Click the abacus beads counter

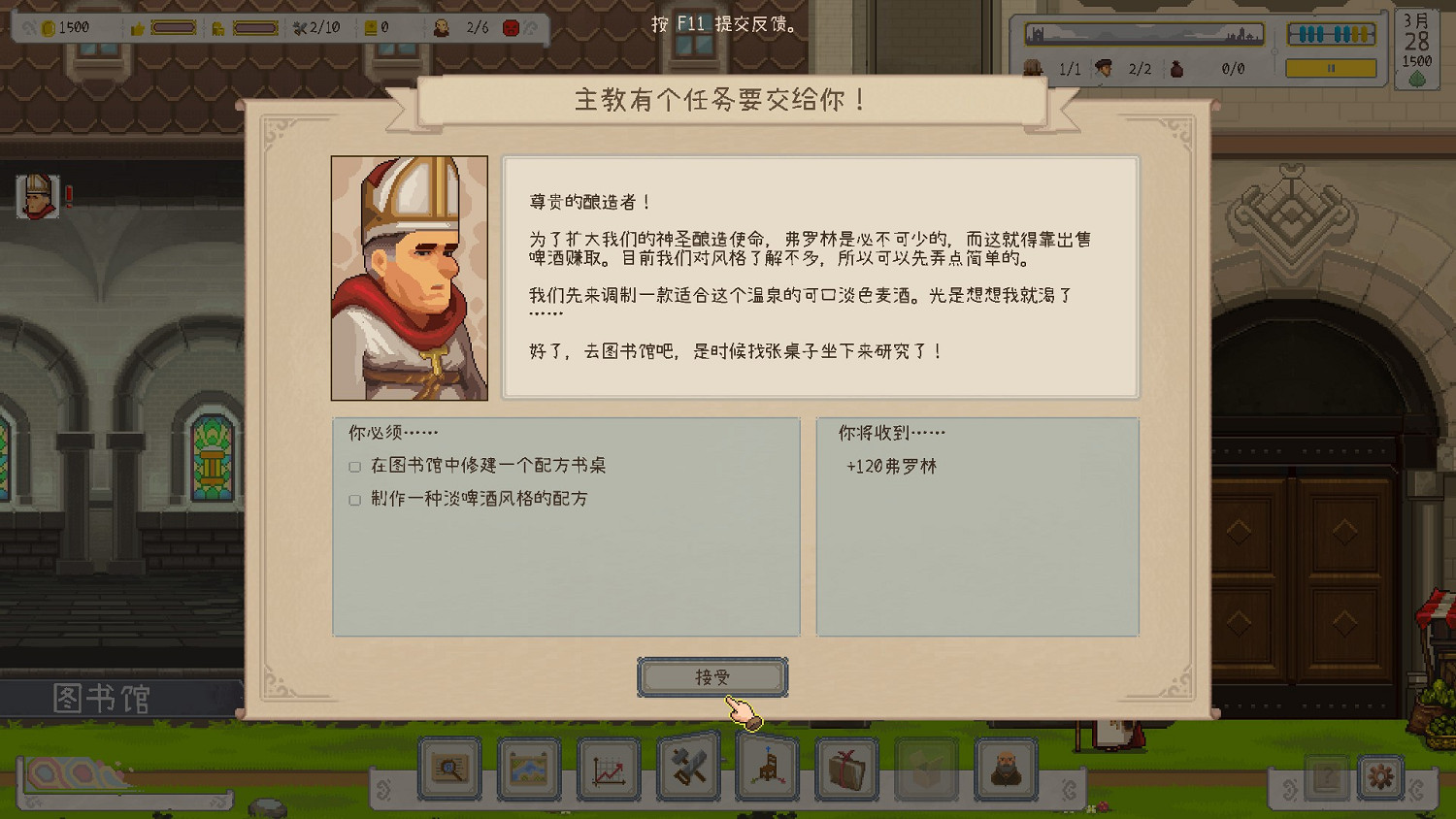(x=1330, y=32)
